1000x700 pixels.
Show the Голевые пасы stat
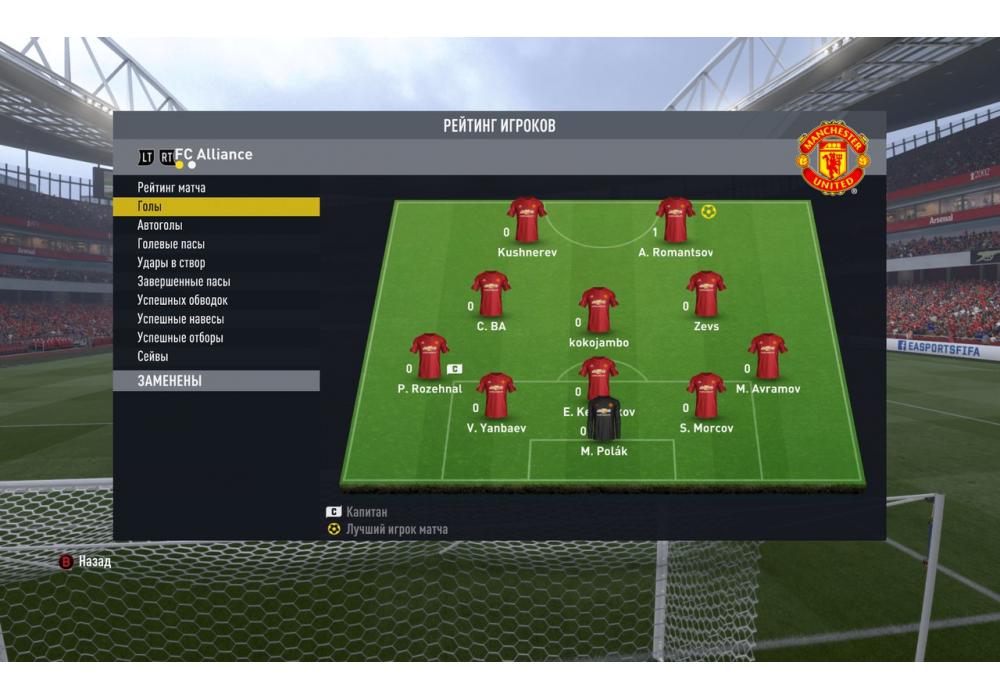(x=171, y=244)
